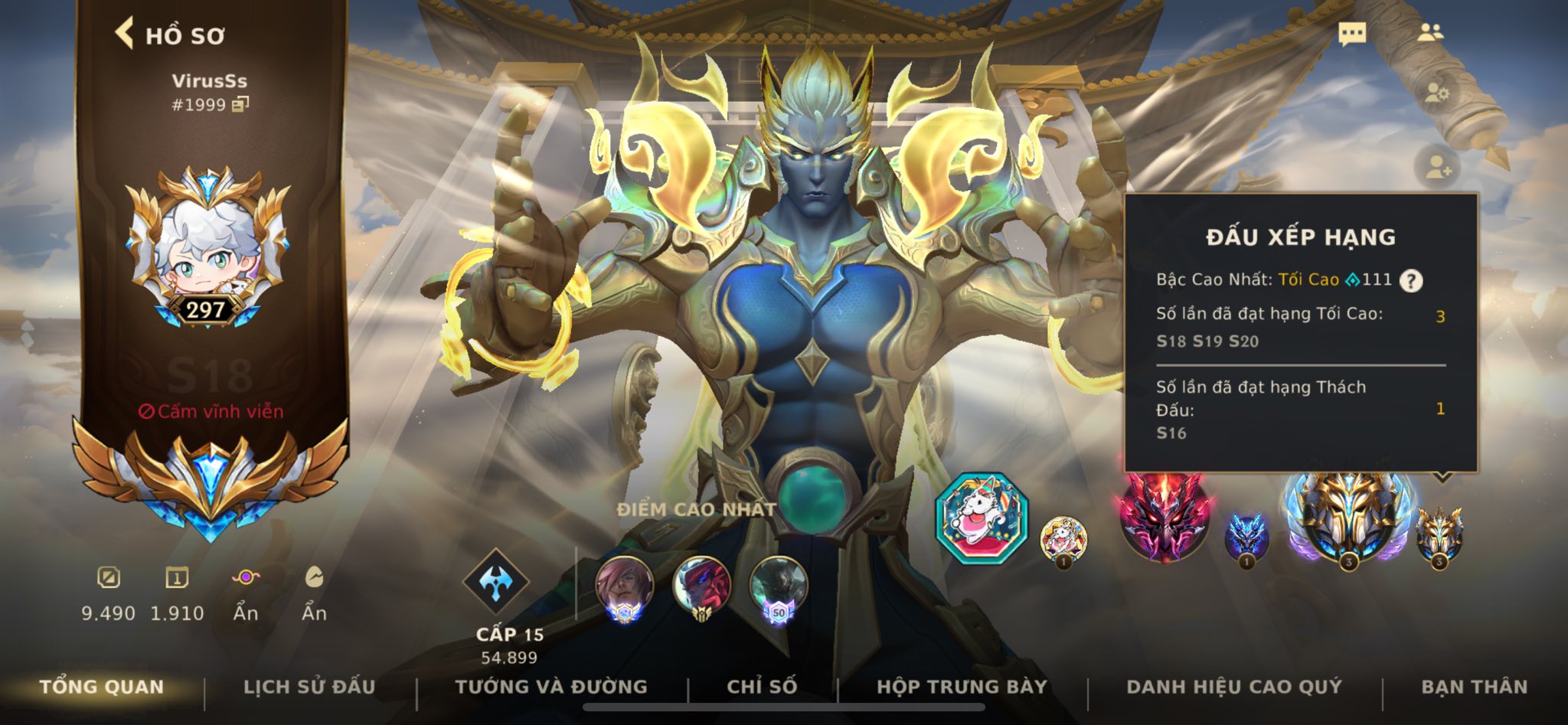Switch to the Bạn Thân tab

coord(1474,687)
